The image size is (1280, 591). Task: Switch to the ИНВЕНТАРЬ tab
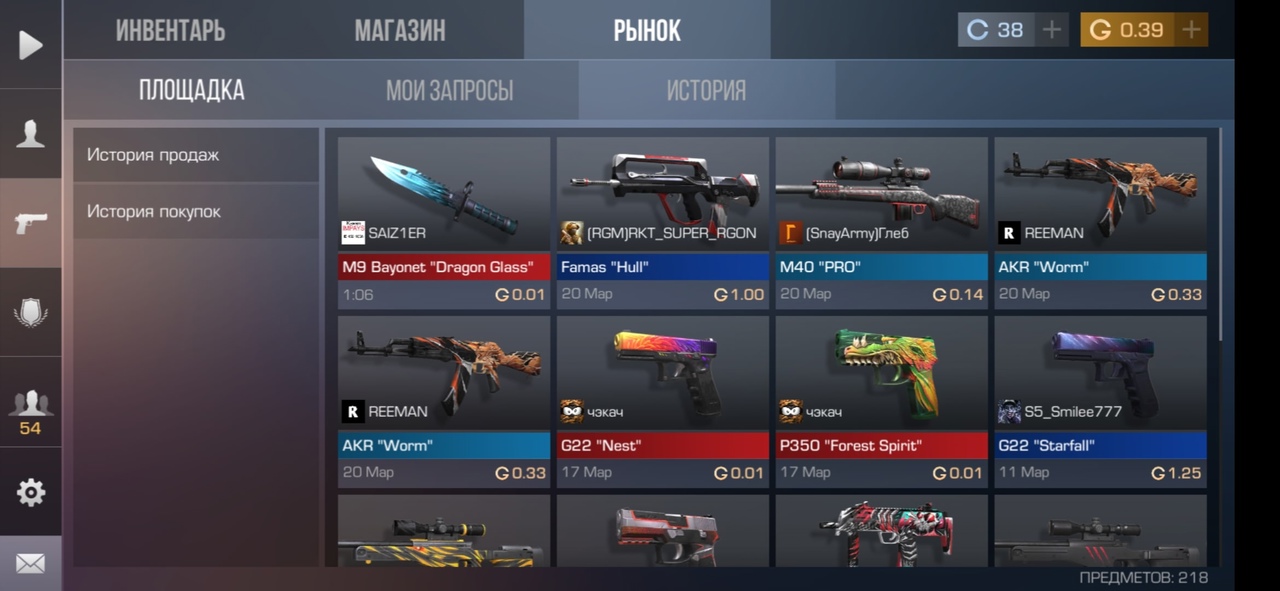coord(170,30)
